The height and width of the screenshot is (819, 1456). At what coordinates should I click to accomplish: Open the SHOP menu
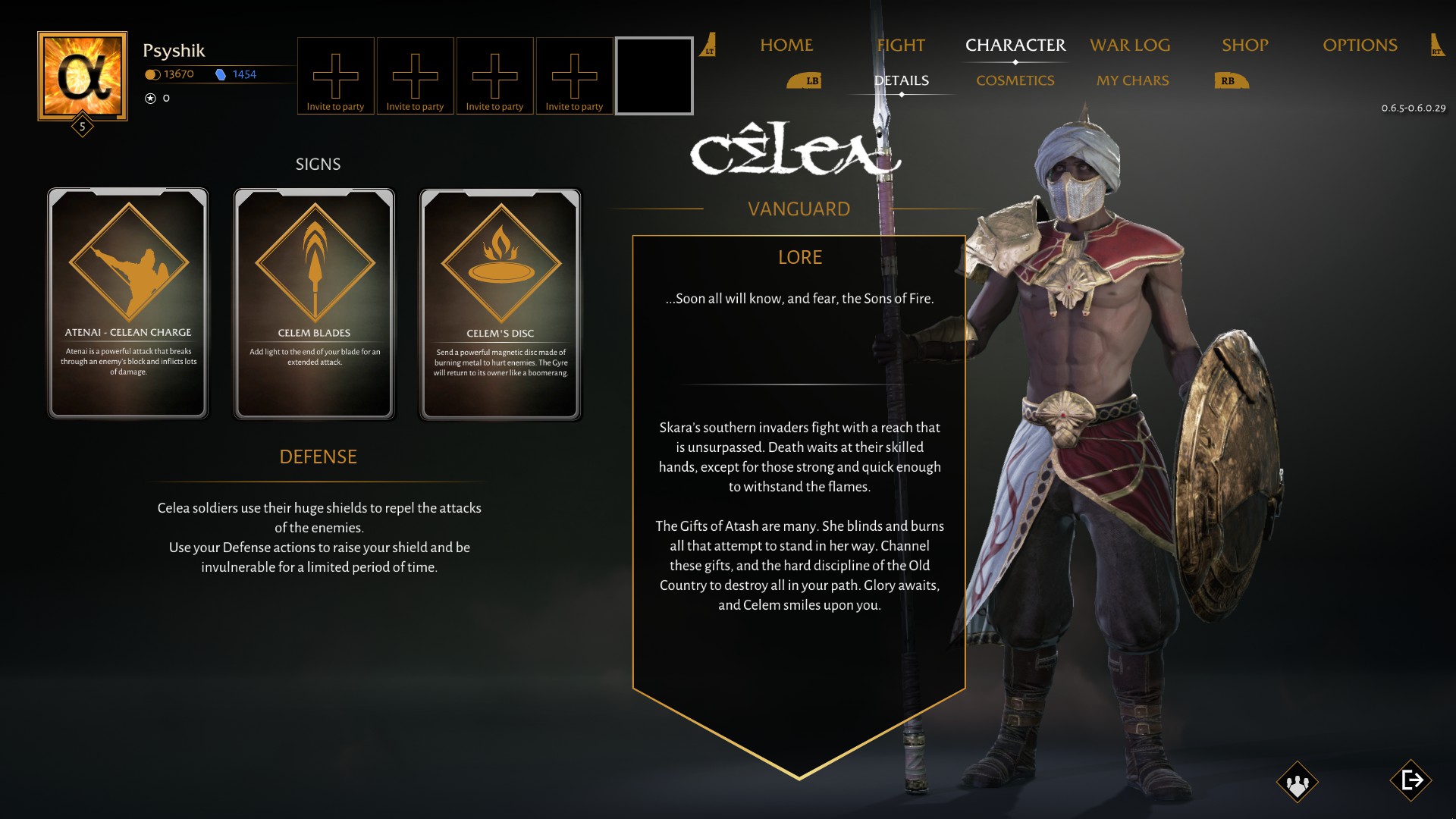click(x=1244, y=45)
